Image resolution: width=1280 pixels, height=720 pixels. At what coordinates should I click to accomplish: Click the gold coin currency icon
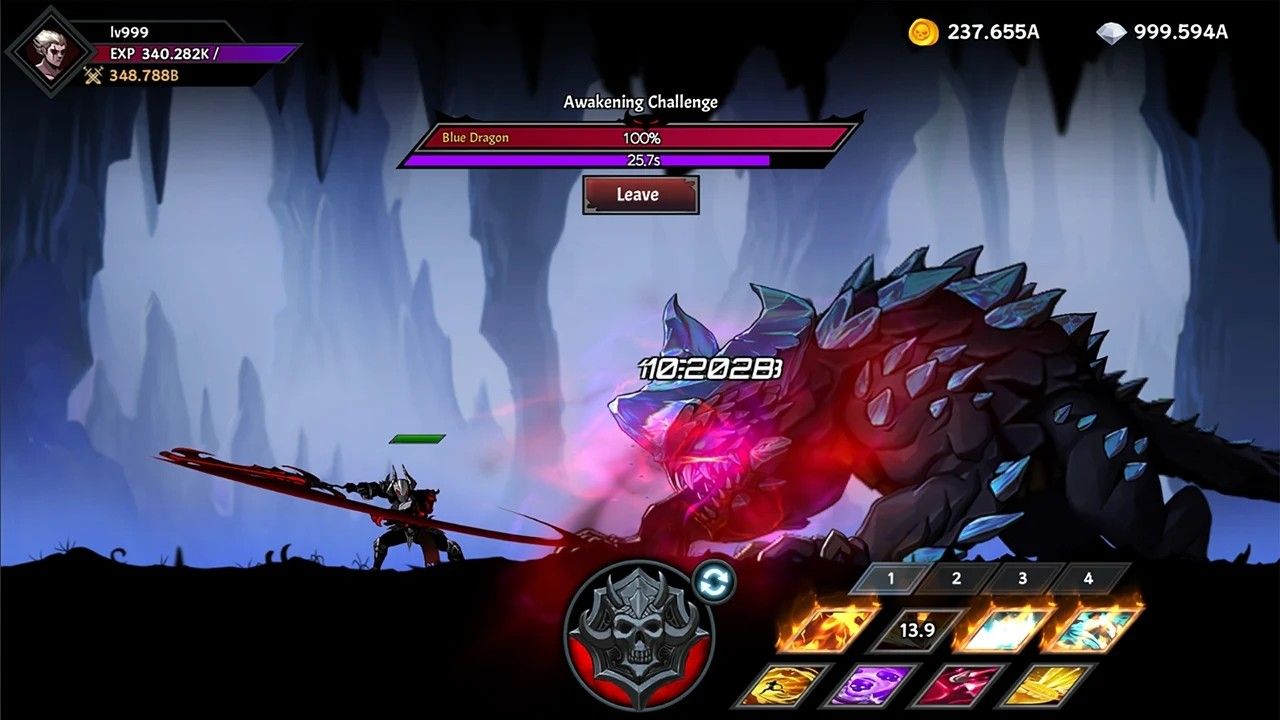click(923, 32)
